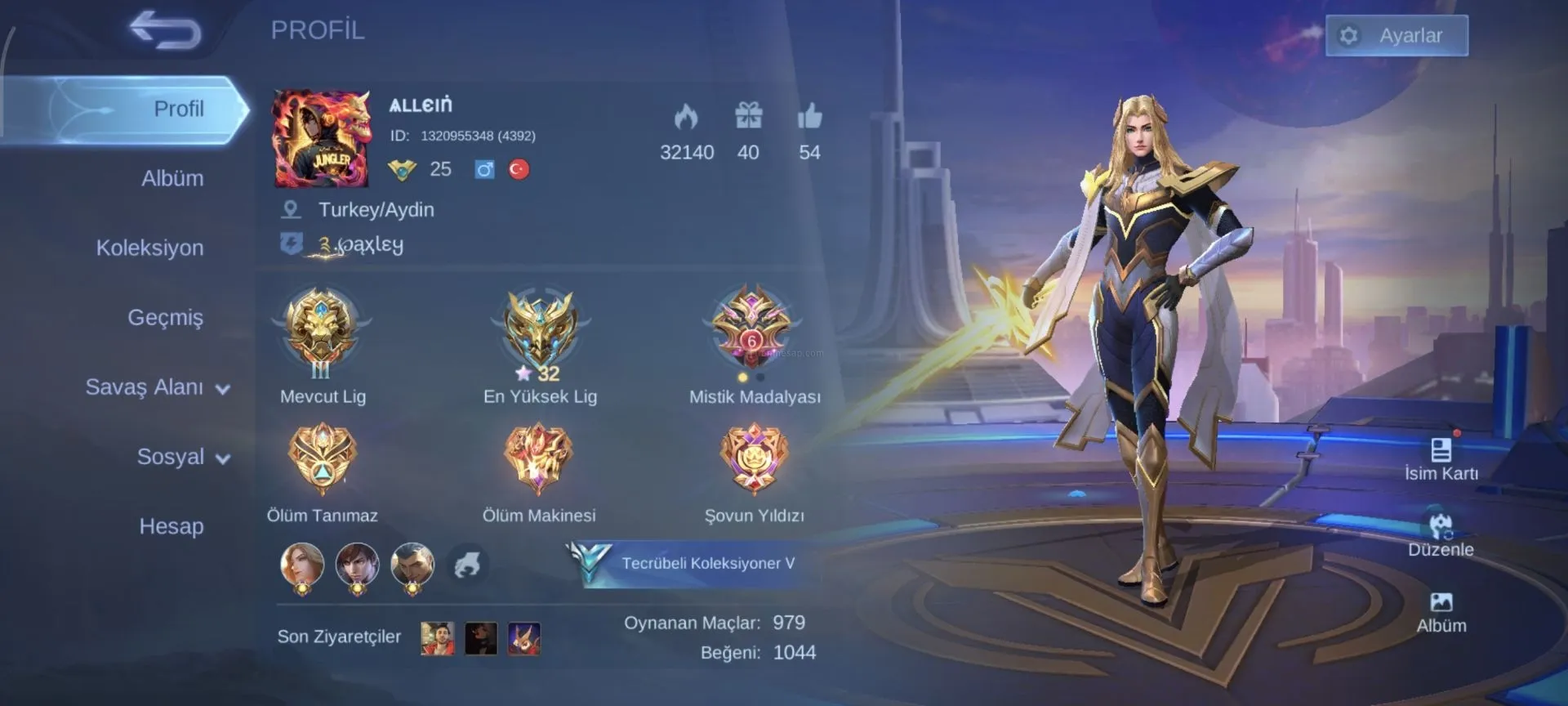Screen dimensions: 1568x706
Task: Open the İsim Kartı option
Action: click(1441, 459)
